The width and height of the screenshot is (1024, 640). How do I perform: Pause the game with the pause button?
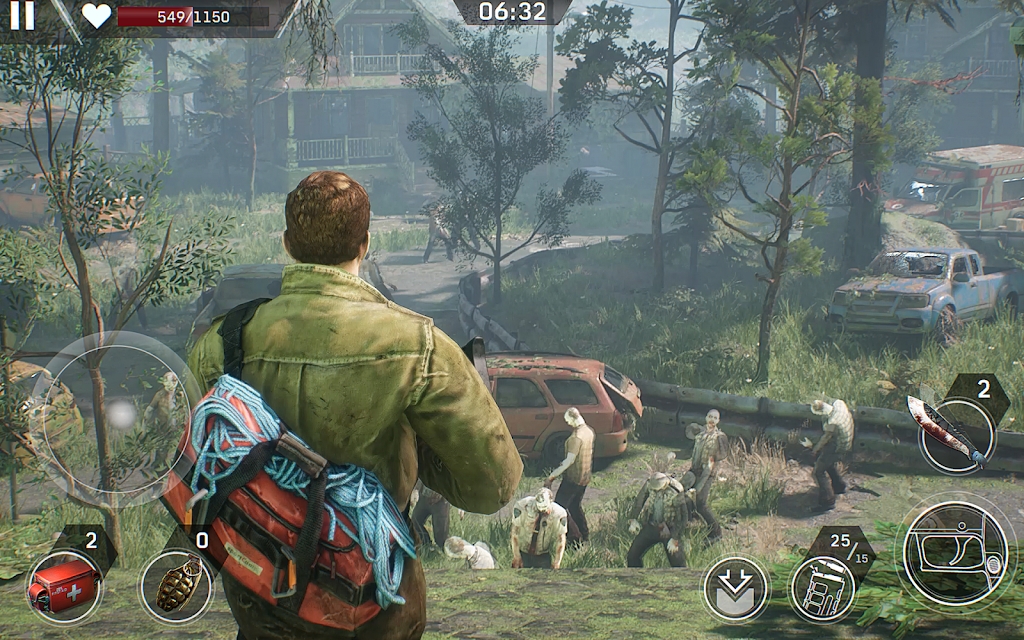click(x=21, y=14)
